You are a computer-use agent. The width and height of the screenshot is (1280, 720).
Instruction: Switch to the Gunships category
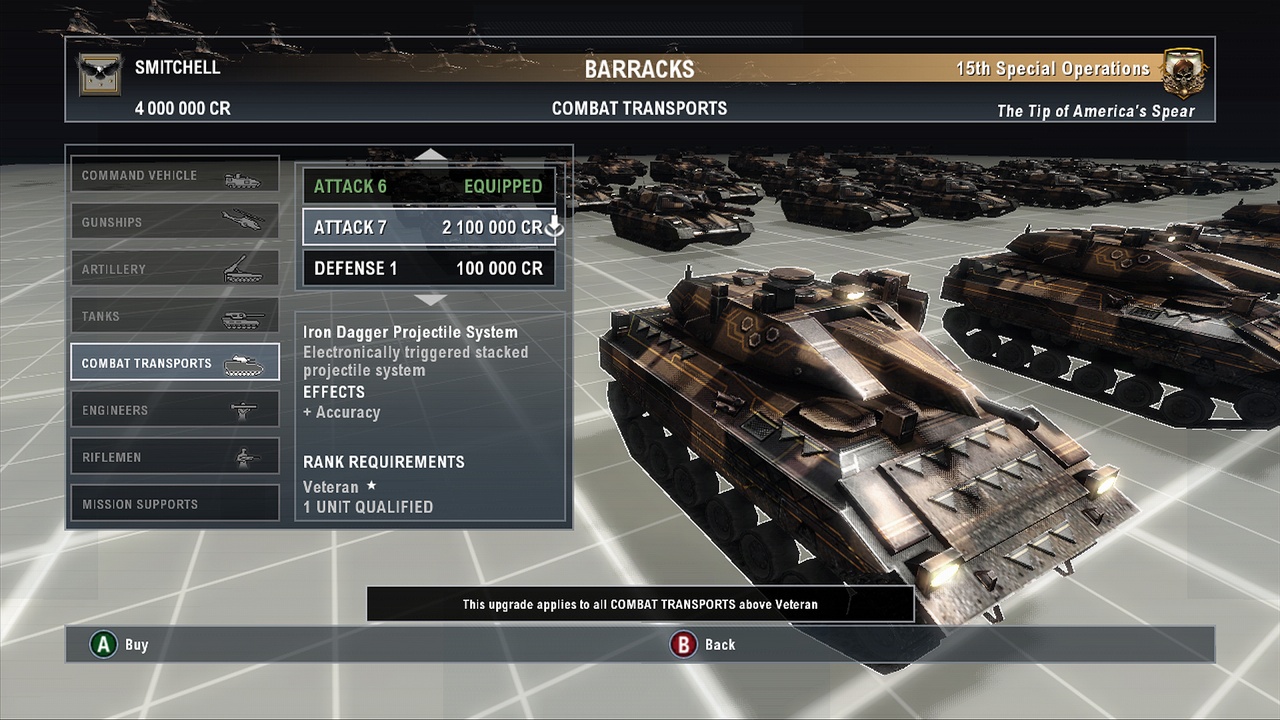(174, 223)
